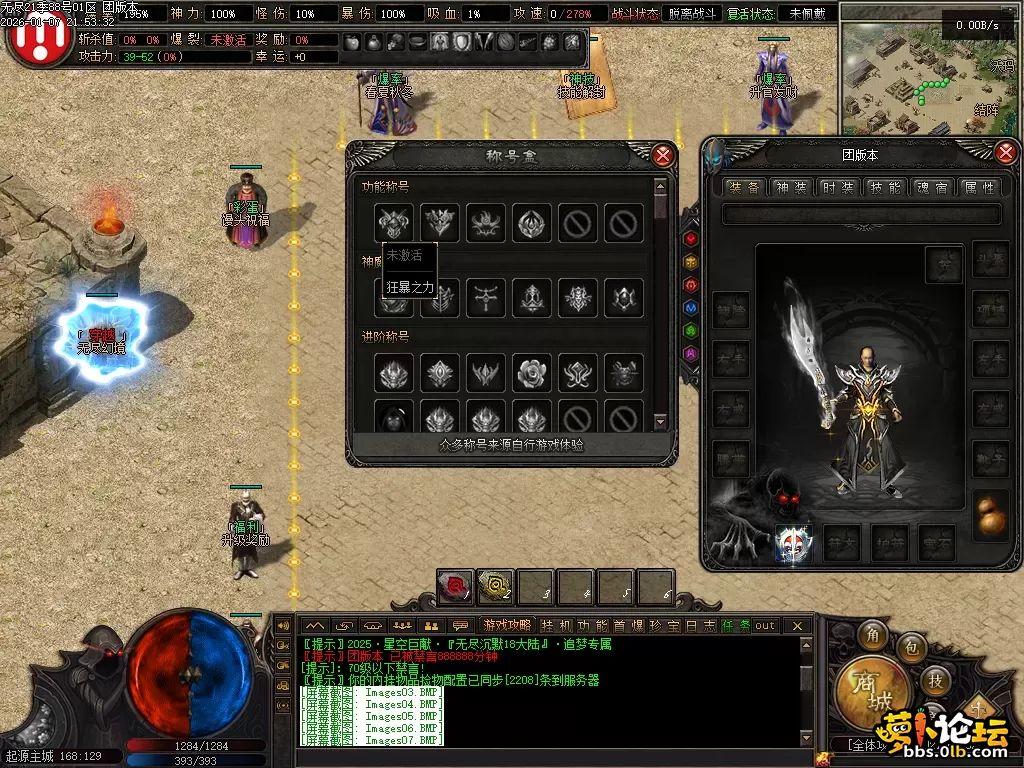
Task: Choose the 装备 equipment tab
Action: coord(746,187)
